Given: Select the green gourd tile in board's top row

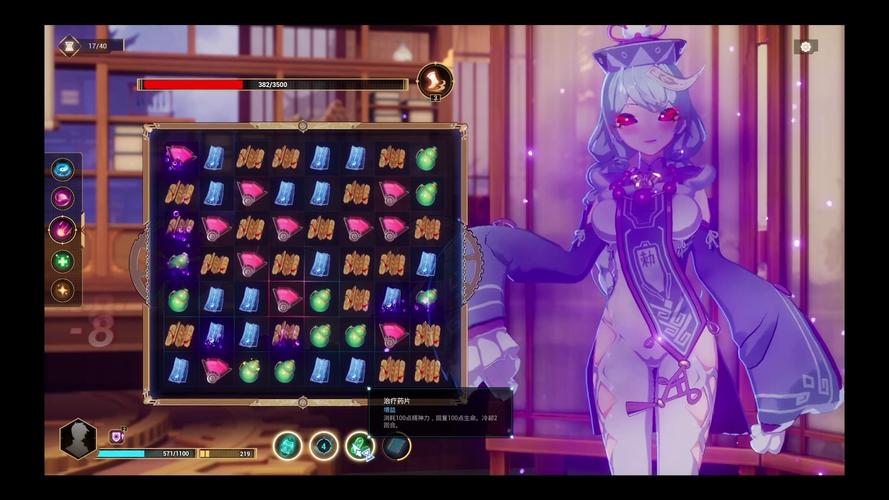Looking at the screenshot, I should point(427,158).
